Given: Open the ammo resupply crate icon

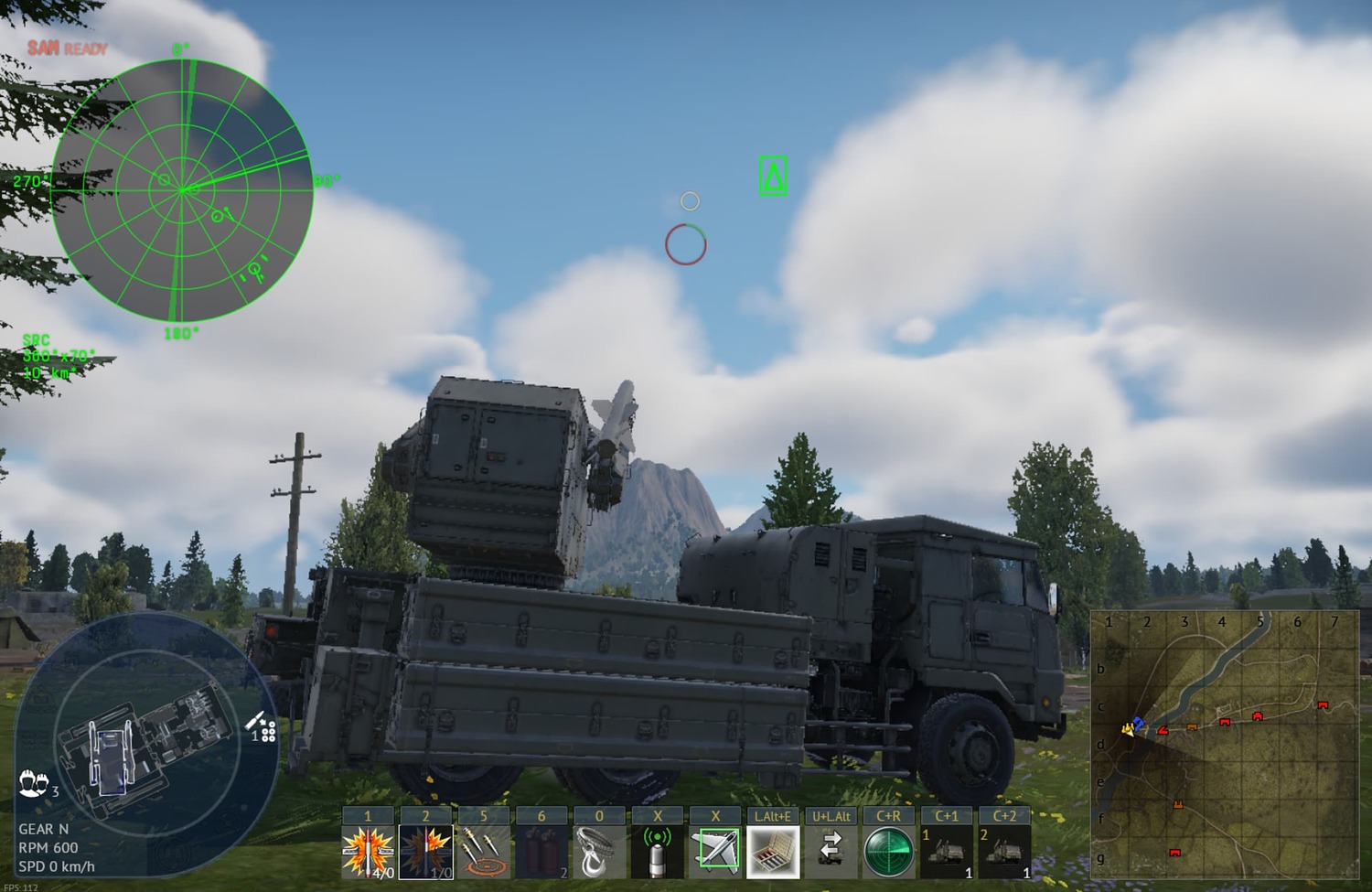Looking at the screenshot, I should (773, 851).
